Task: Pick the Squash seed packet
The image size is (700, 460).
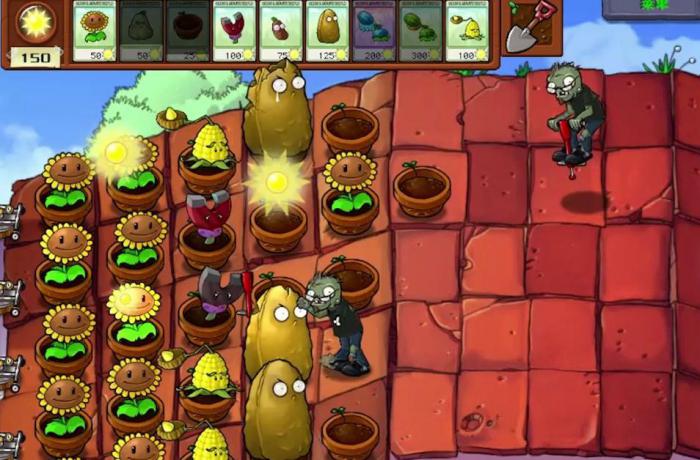Action: point(142,31)
